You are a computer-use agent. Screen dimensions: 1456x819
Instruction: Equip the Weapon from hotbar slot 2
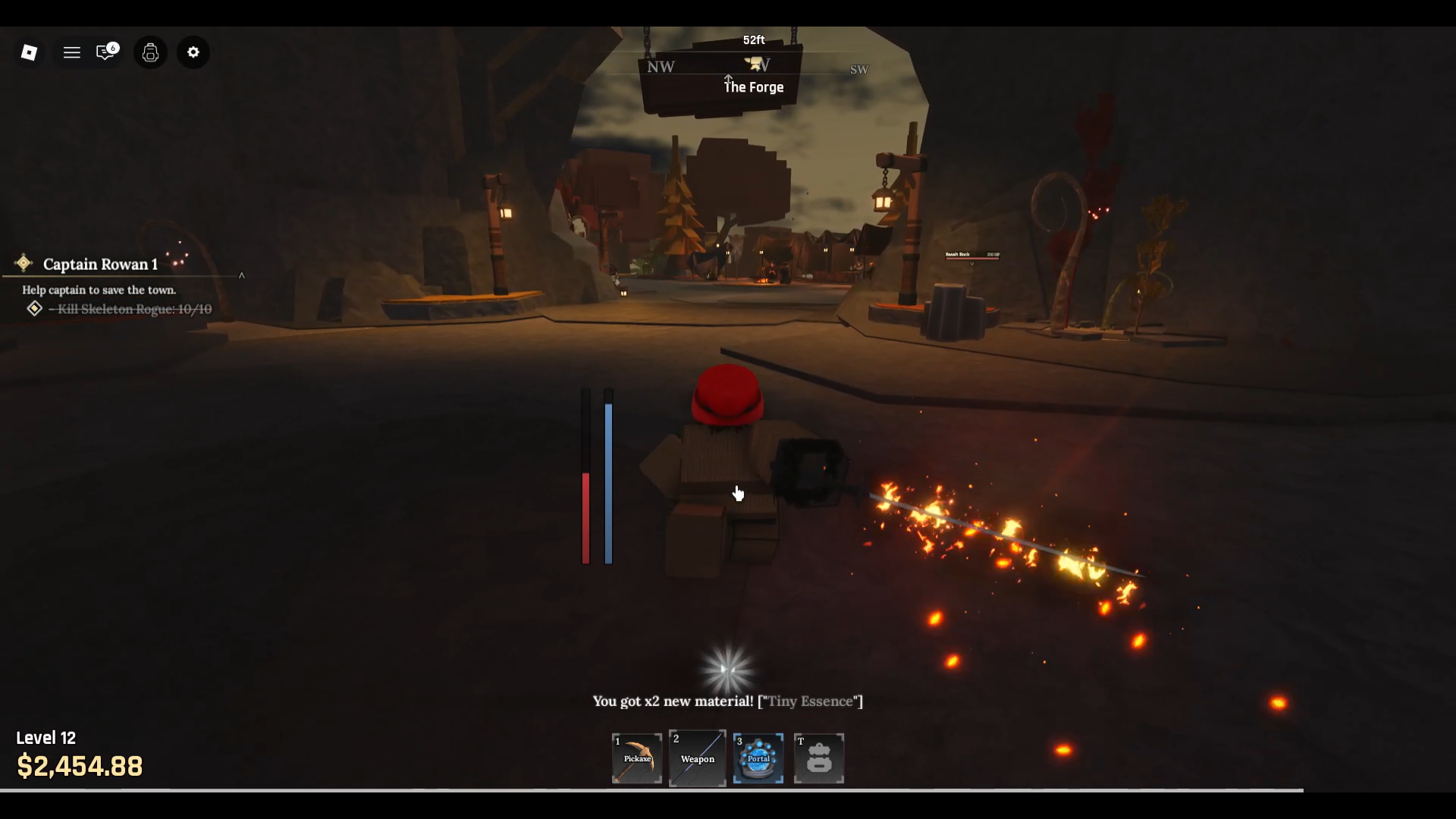tap(697, 758)
